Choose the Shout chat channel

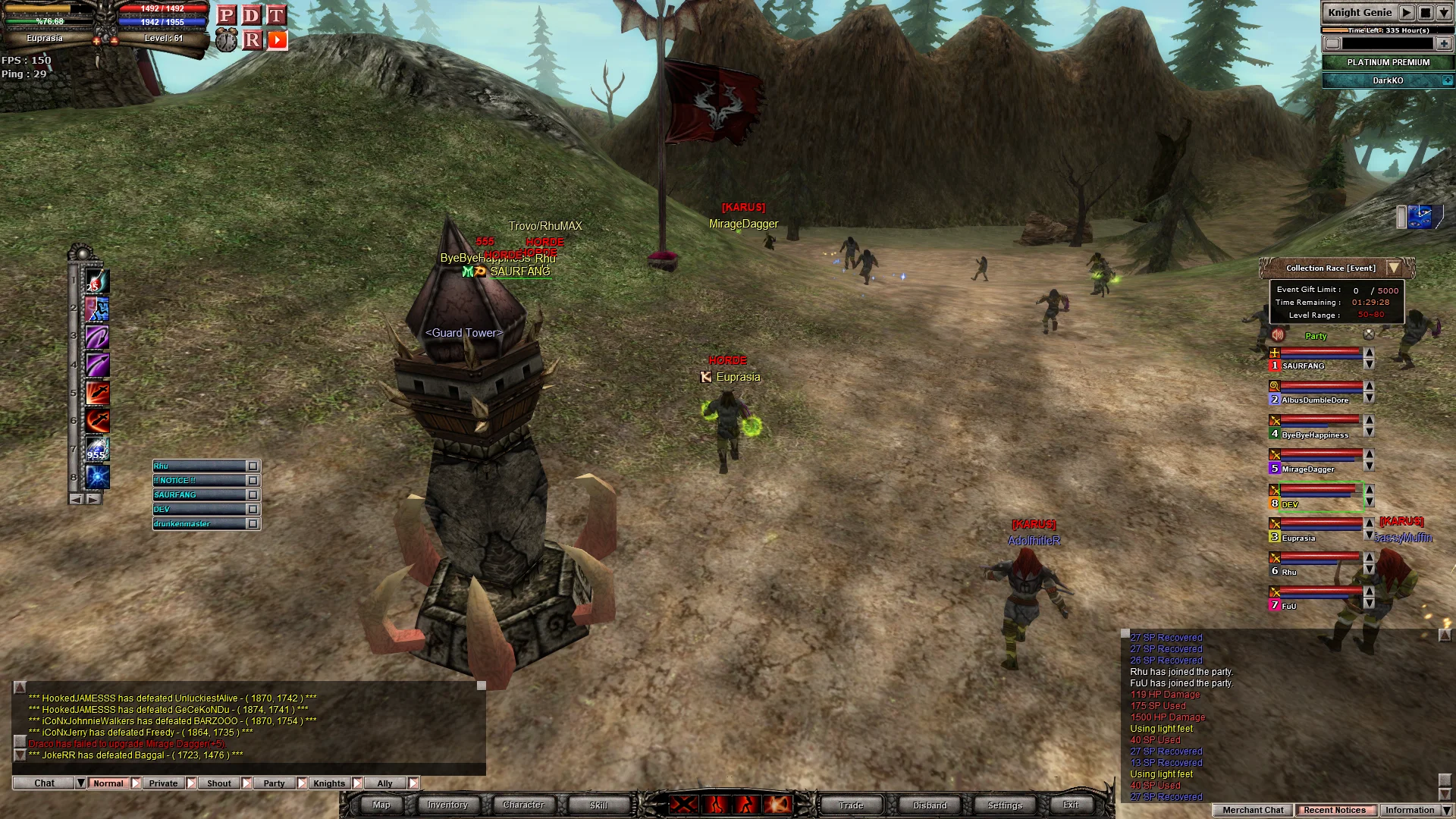(219, 783)
